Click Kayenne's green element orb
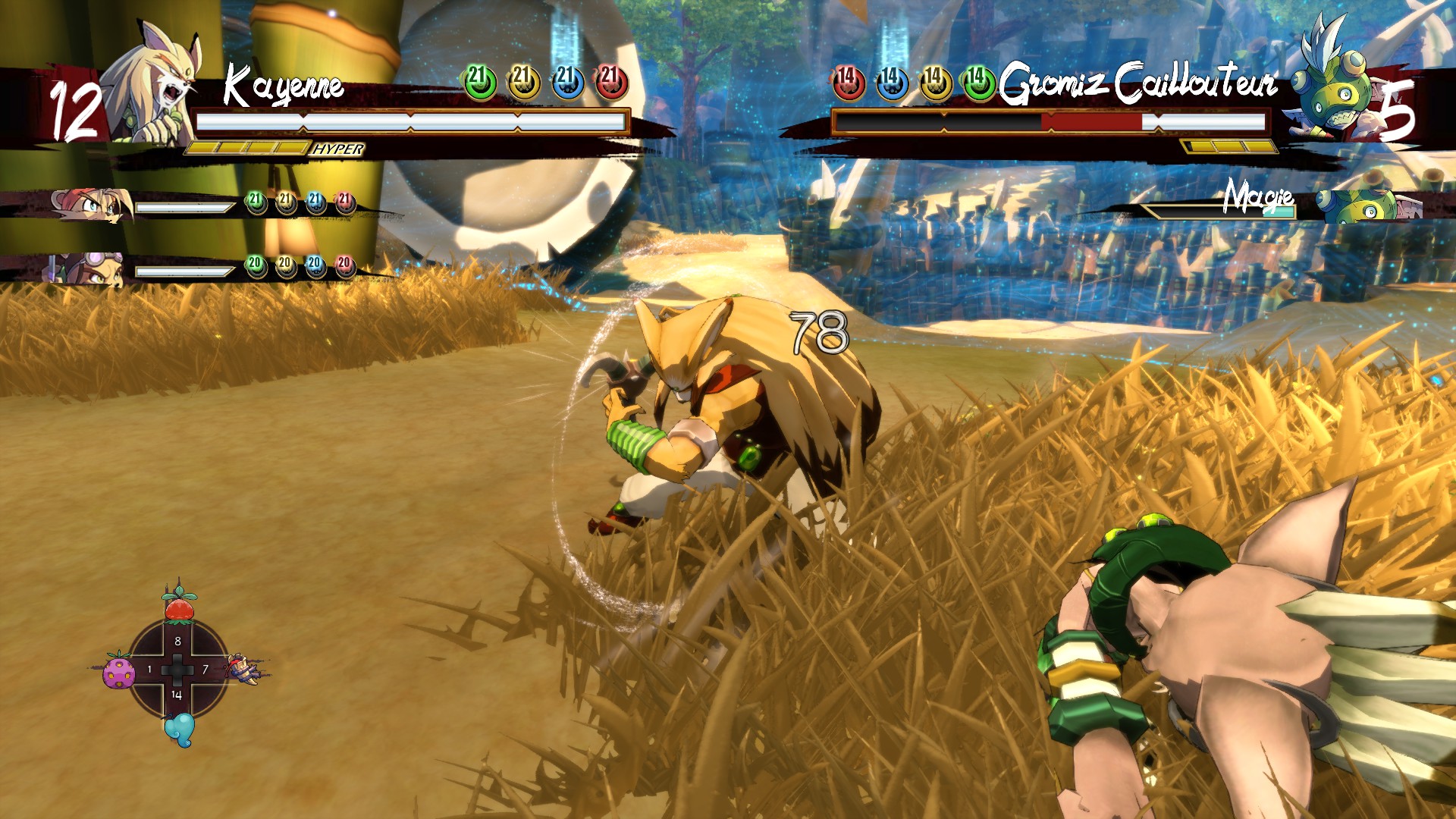Screen dimensions: 1456x819 pyautogui.click(x=479, y=82)
